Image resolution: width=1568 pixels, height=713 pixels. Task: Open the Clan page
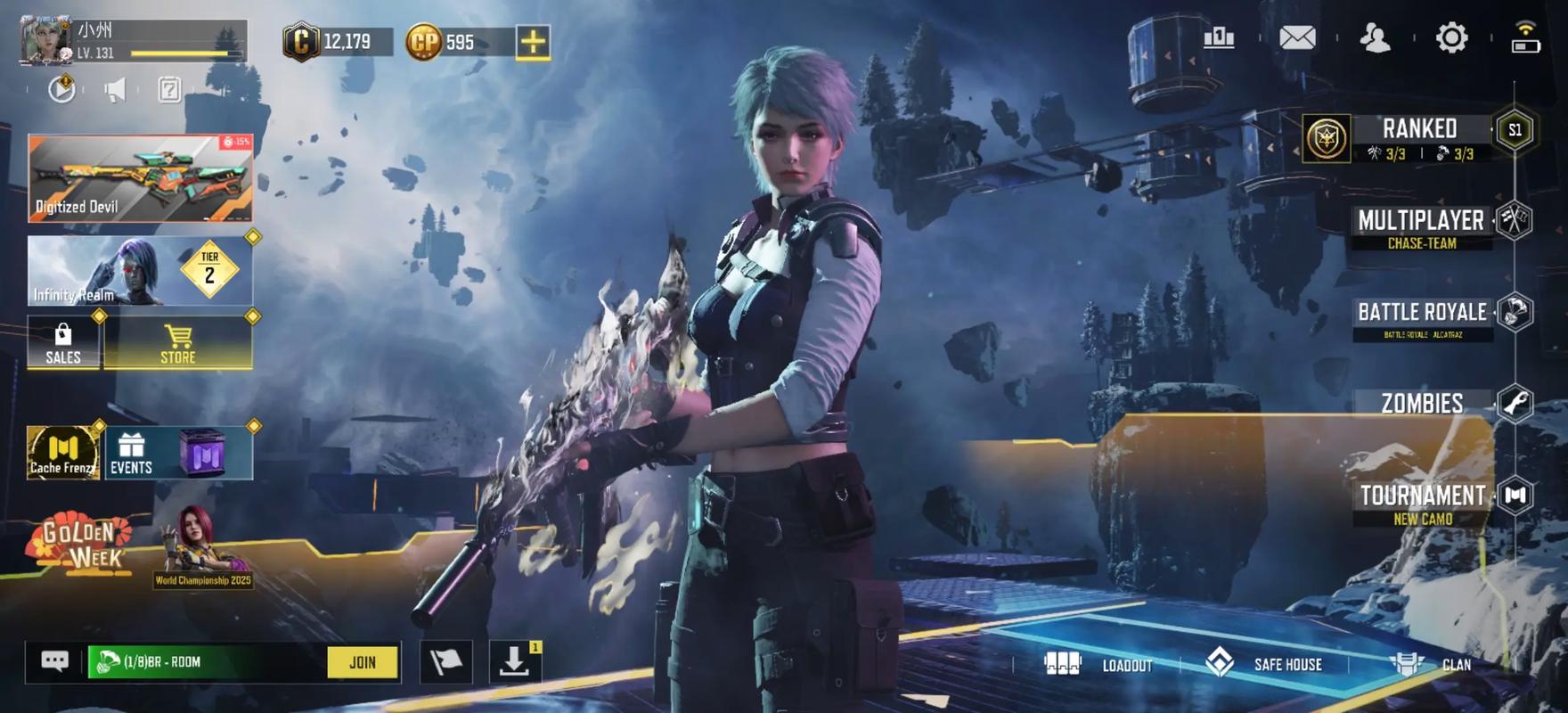pyautogui.click(x=1431, y=664)
